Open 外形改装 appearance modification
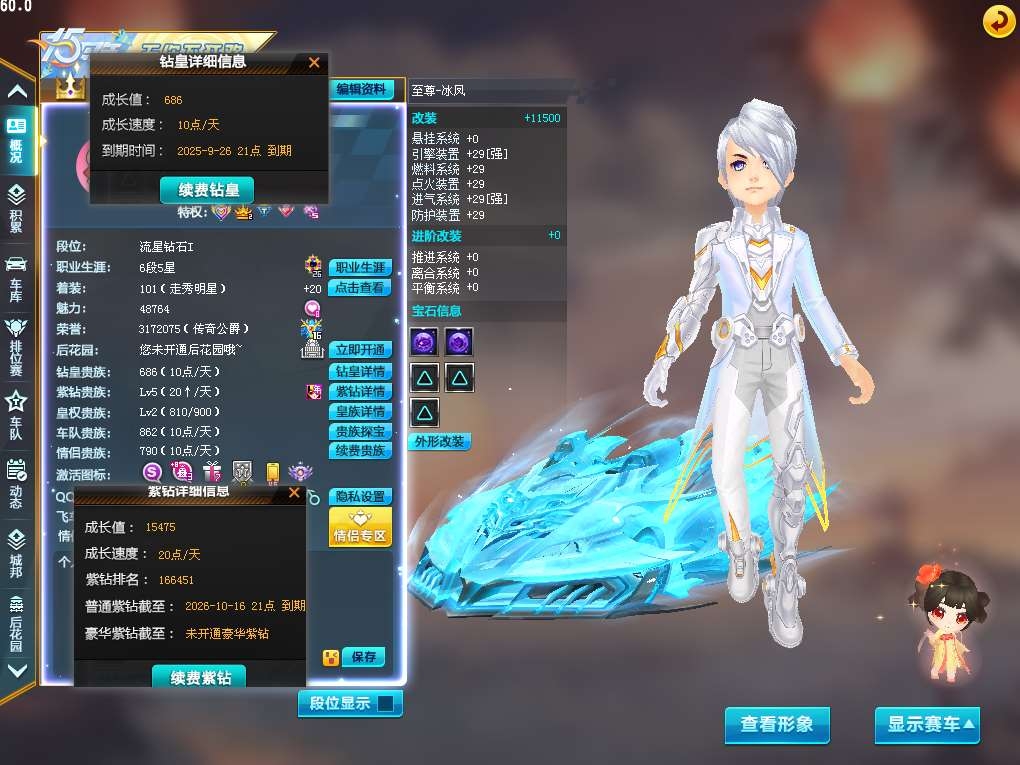The image size is (1020, 765). pos(440,442)
